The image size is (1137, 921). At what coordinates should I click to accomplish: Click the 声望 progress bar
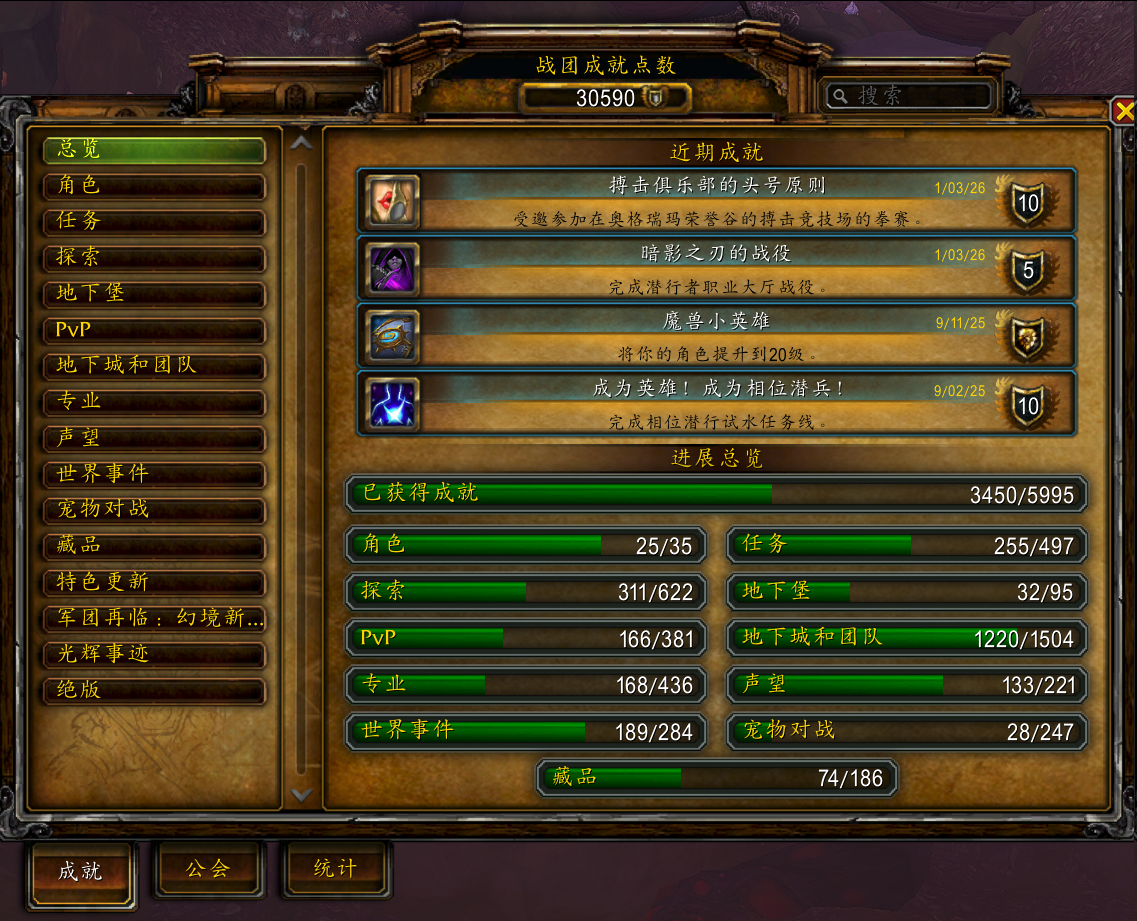click(906, 685)
